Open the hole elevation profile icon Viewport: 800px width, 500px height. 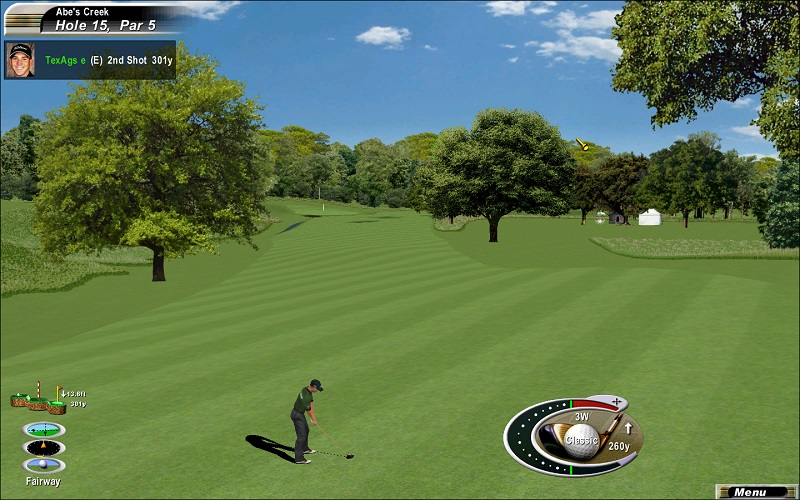coord(38,400)
